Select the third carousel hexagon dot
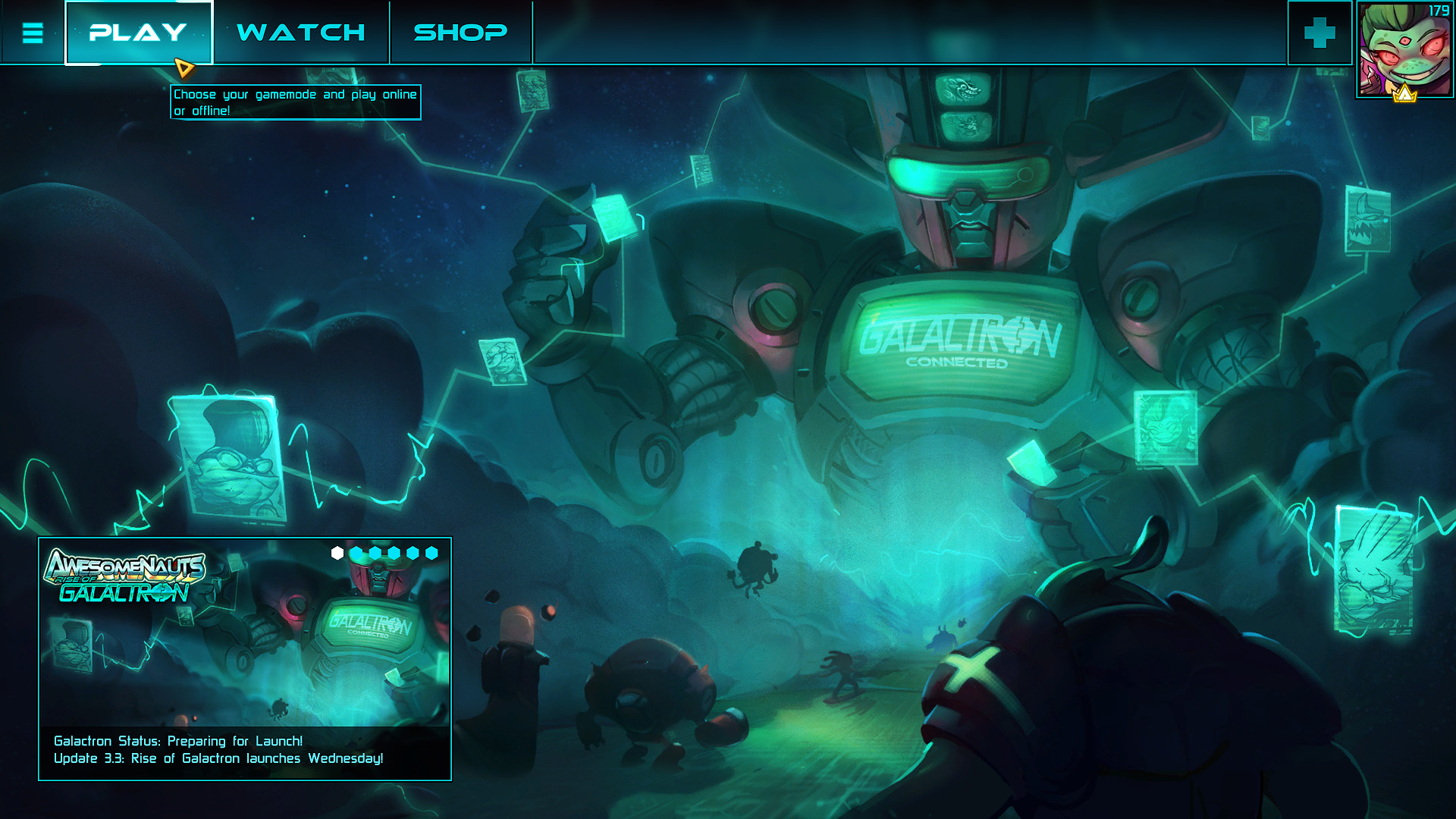 click(375, 553)
